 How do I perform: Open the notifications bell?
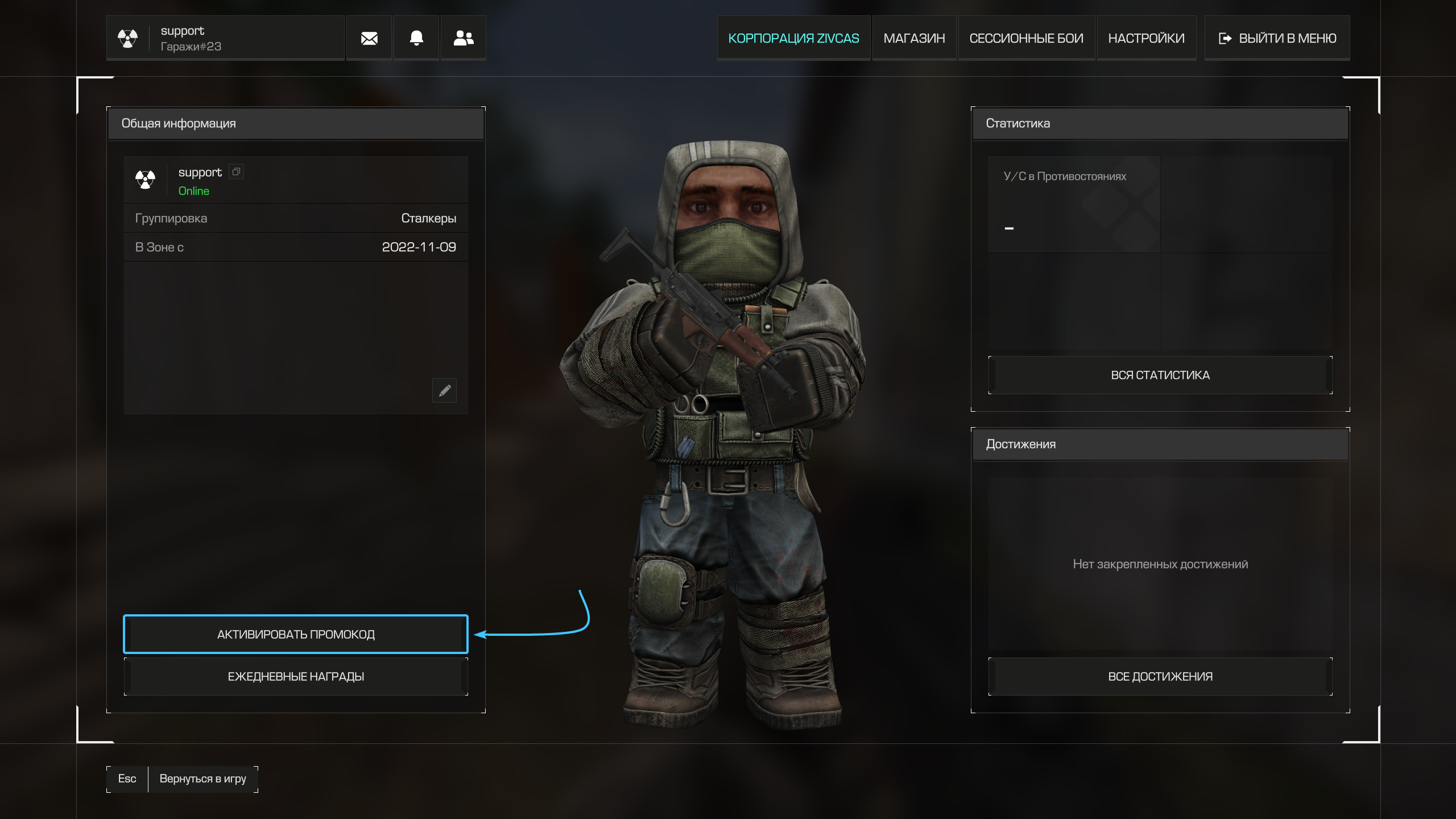click(416, 38)
